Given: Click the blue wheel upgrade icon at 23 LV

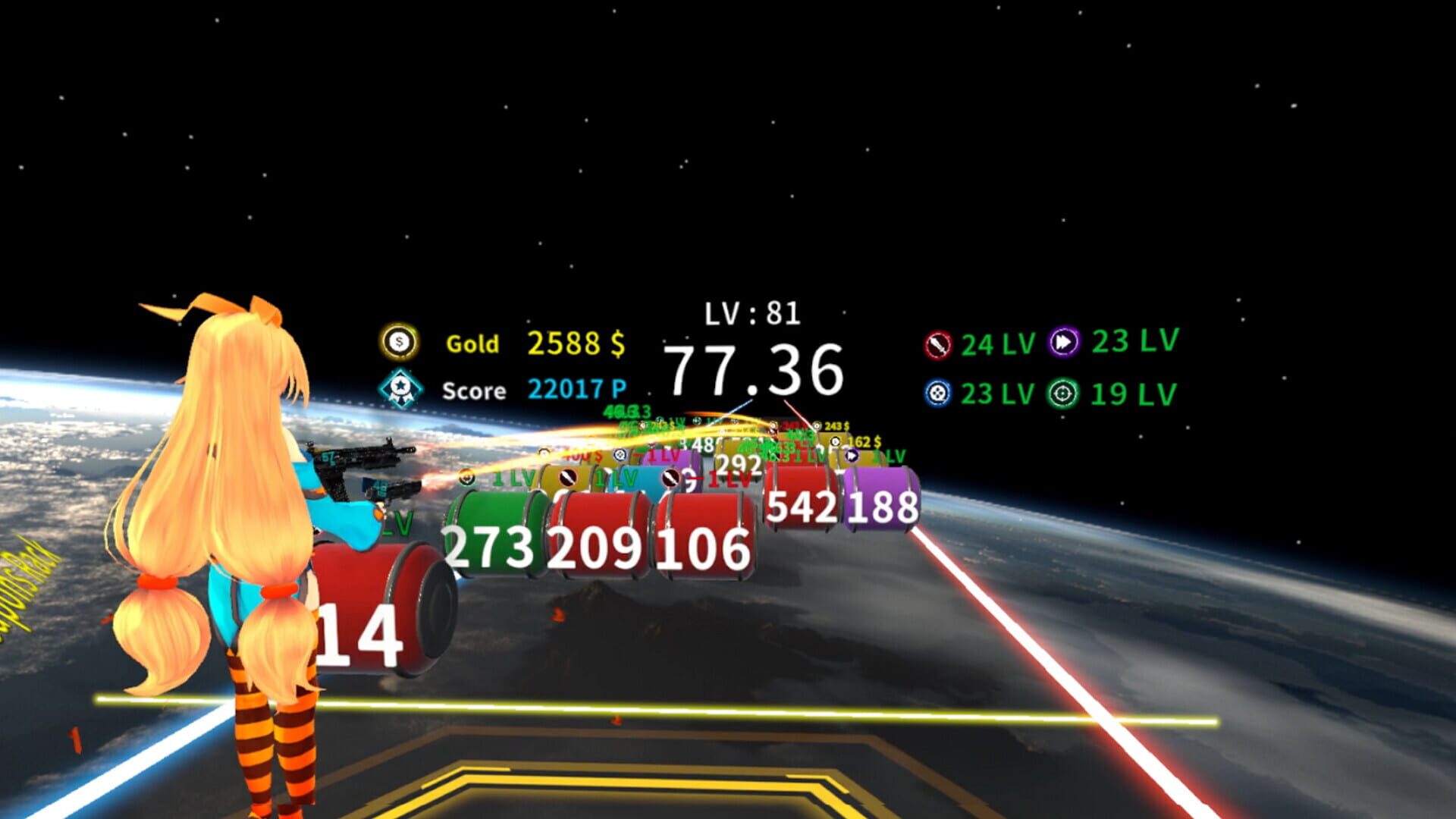Looking at the screenshot, I should [x=939, y=391].
